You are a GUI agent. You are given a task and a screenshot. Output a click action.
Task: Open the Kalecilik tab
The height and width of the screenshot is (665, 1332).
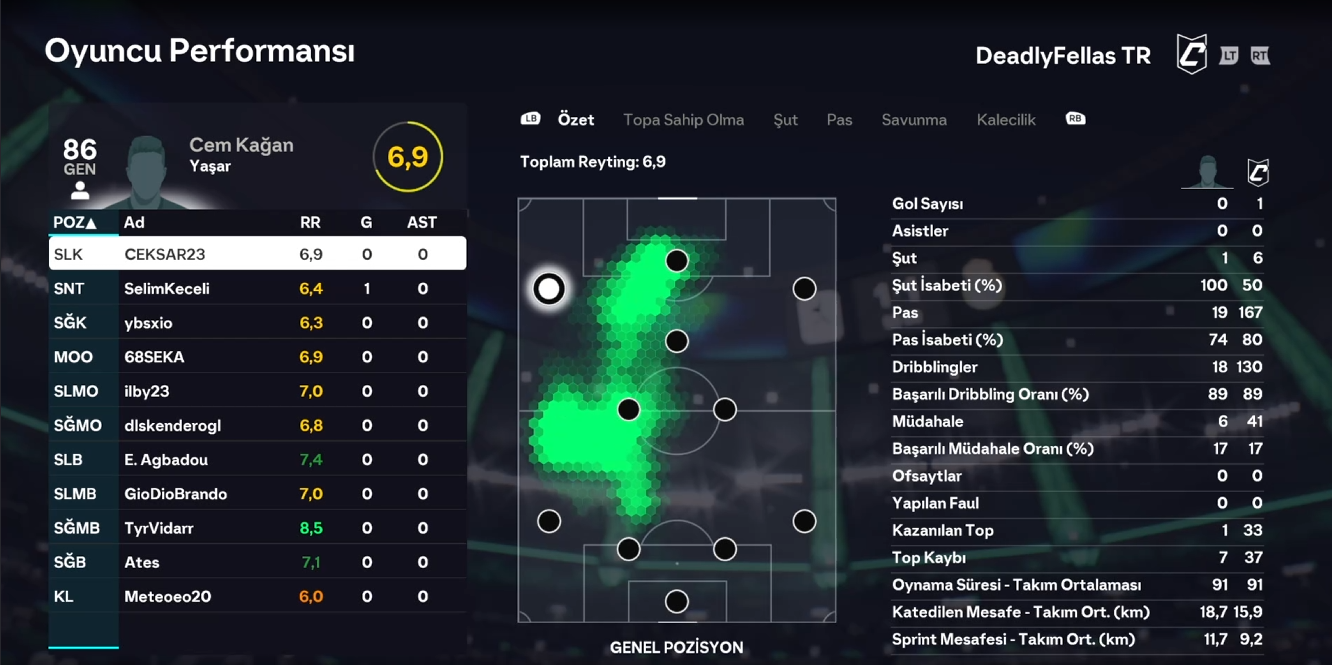1006,120
